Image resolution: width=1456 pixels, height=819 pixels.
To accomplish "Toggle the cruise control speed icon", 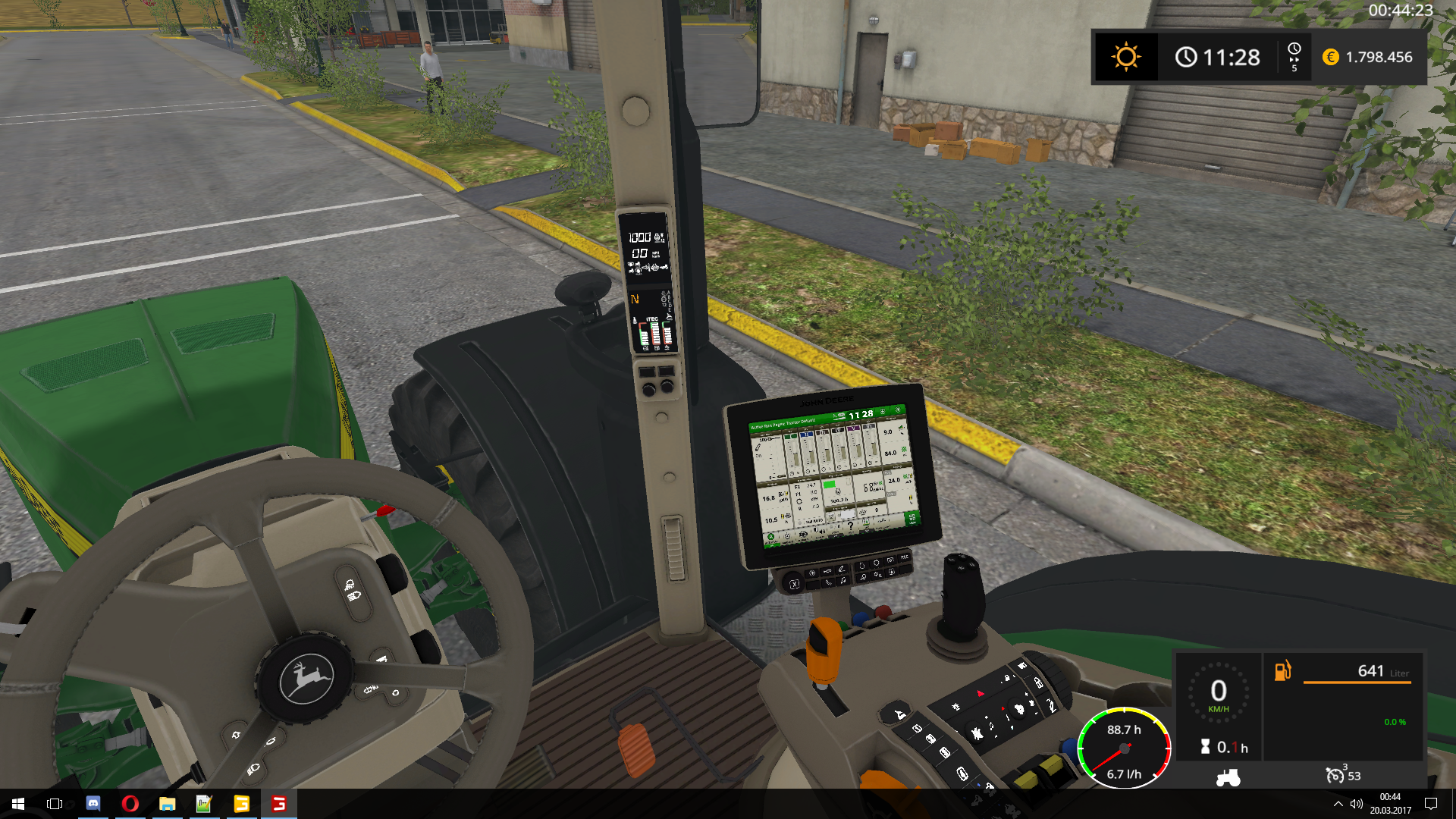I will [x=1335, y=775].
